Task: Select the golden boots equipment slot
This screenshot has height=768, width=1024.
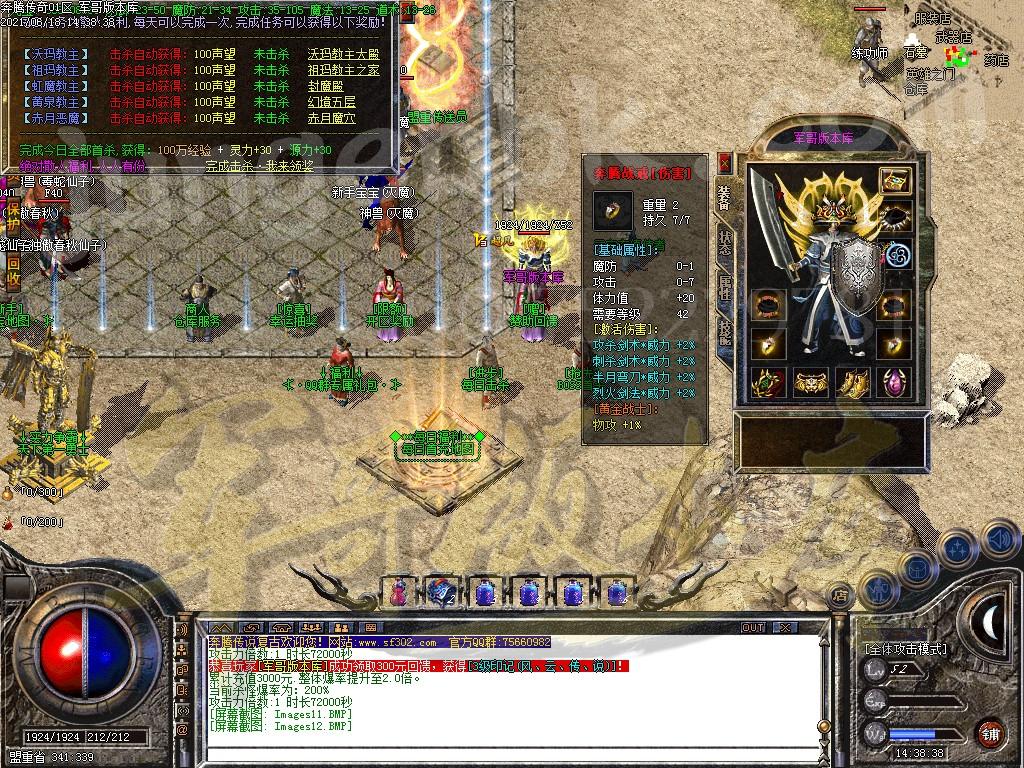Action: [x=852, y=382]
